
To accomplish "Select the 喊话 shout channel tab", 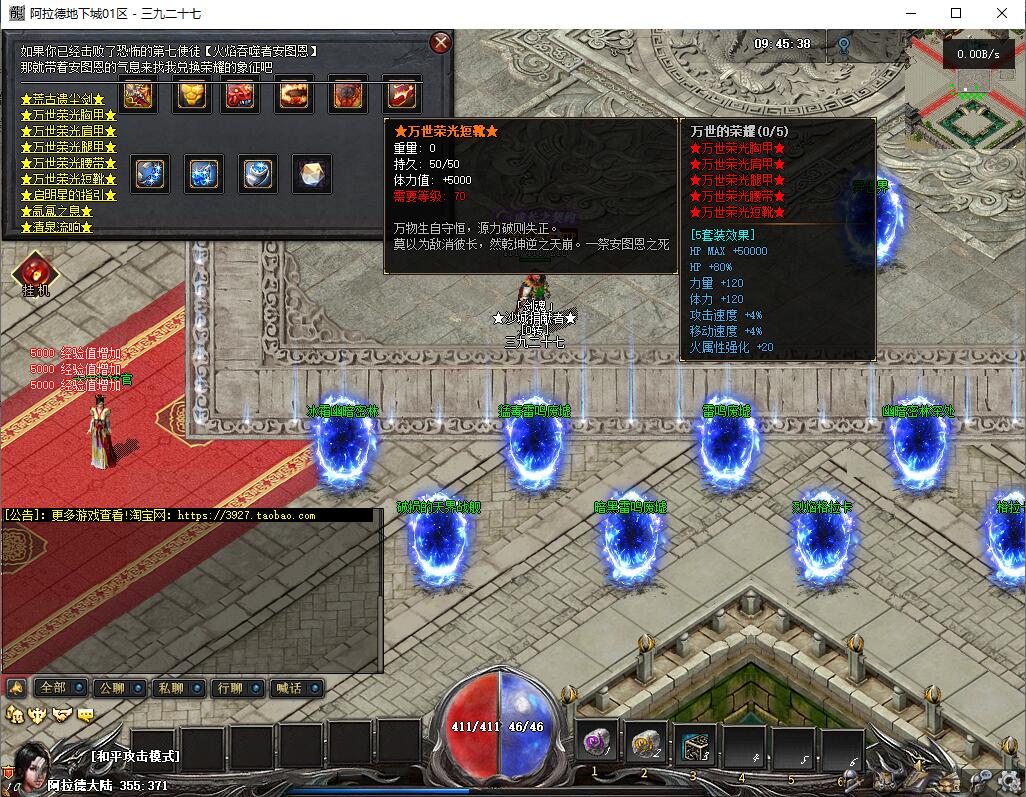I will (x=295, y=688).
